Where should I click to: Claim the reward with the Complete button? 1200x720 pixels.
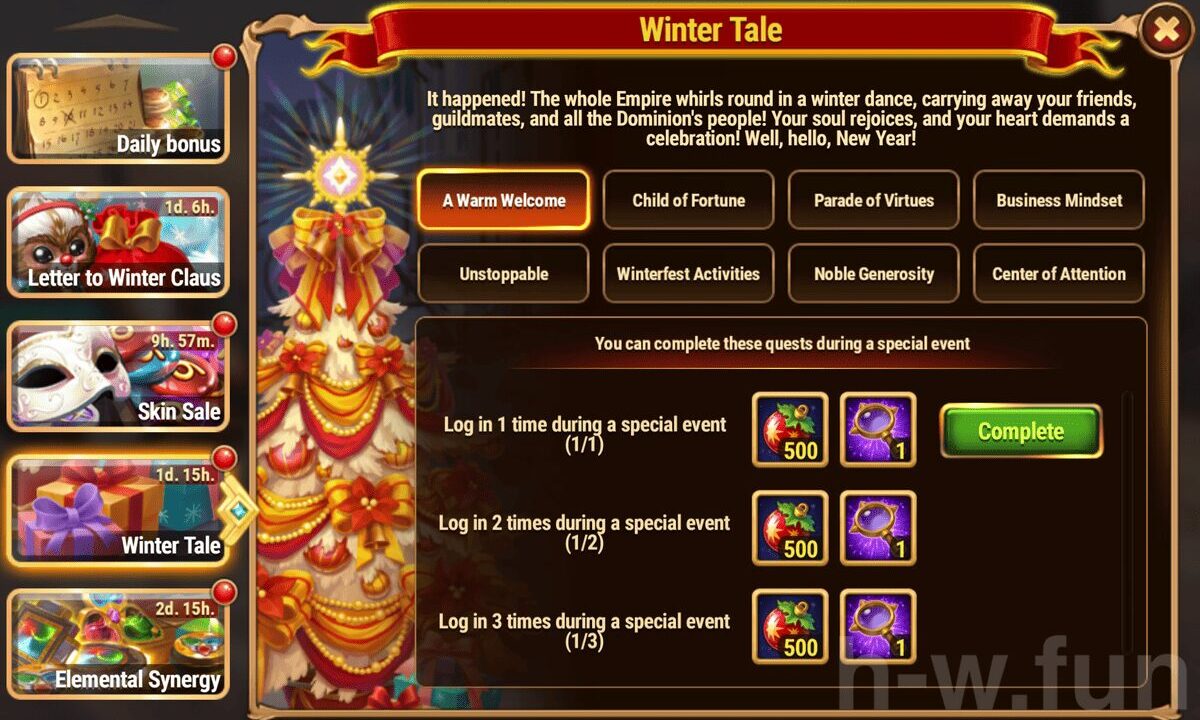pos(1021,431)
